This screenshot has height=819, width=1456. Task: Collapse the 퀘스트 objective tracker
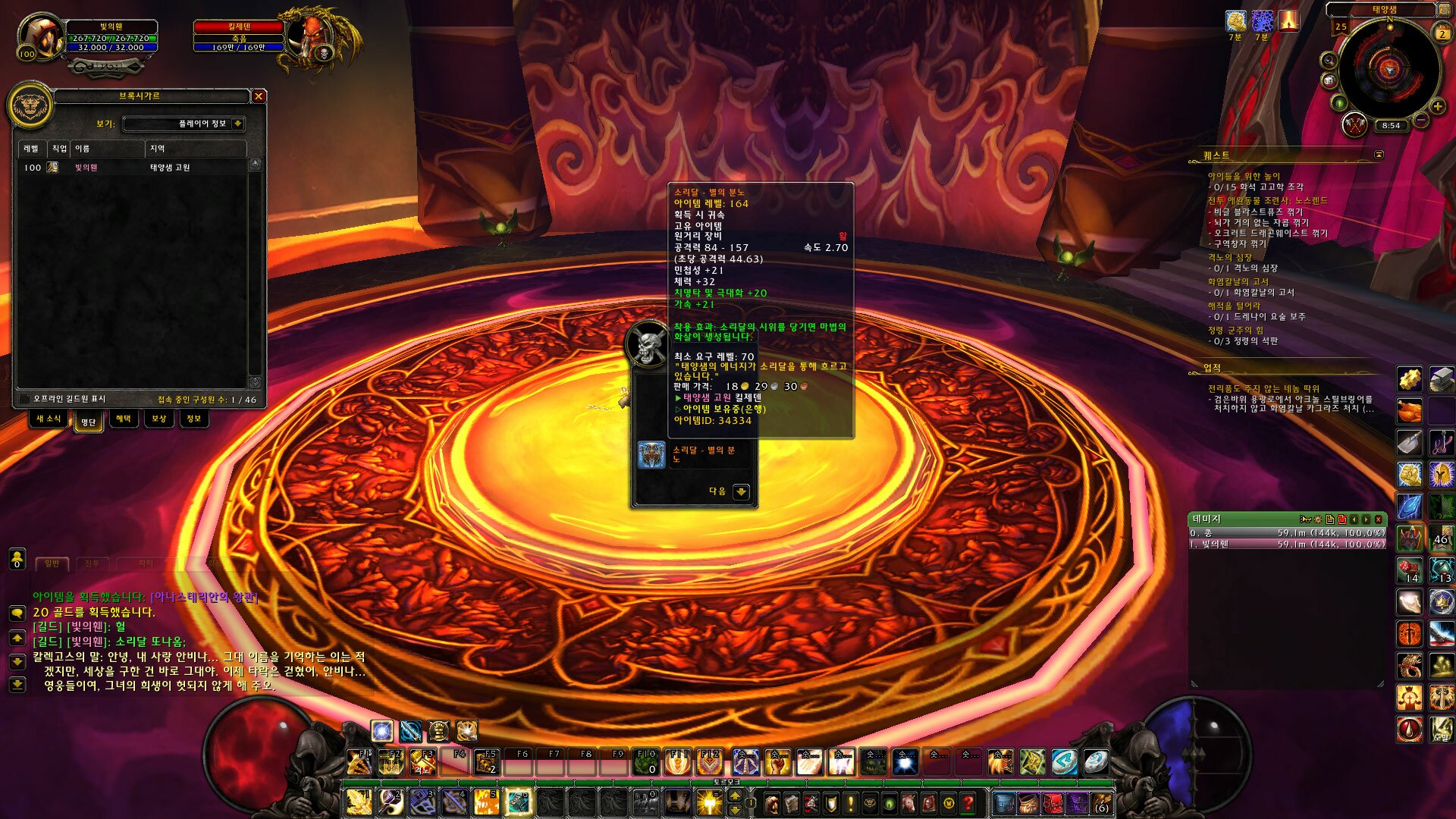pyautogui.click(x=1379, y=155)
